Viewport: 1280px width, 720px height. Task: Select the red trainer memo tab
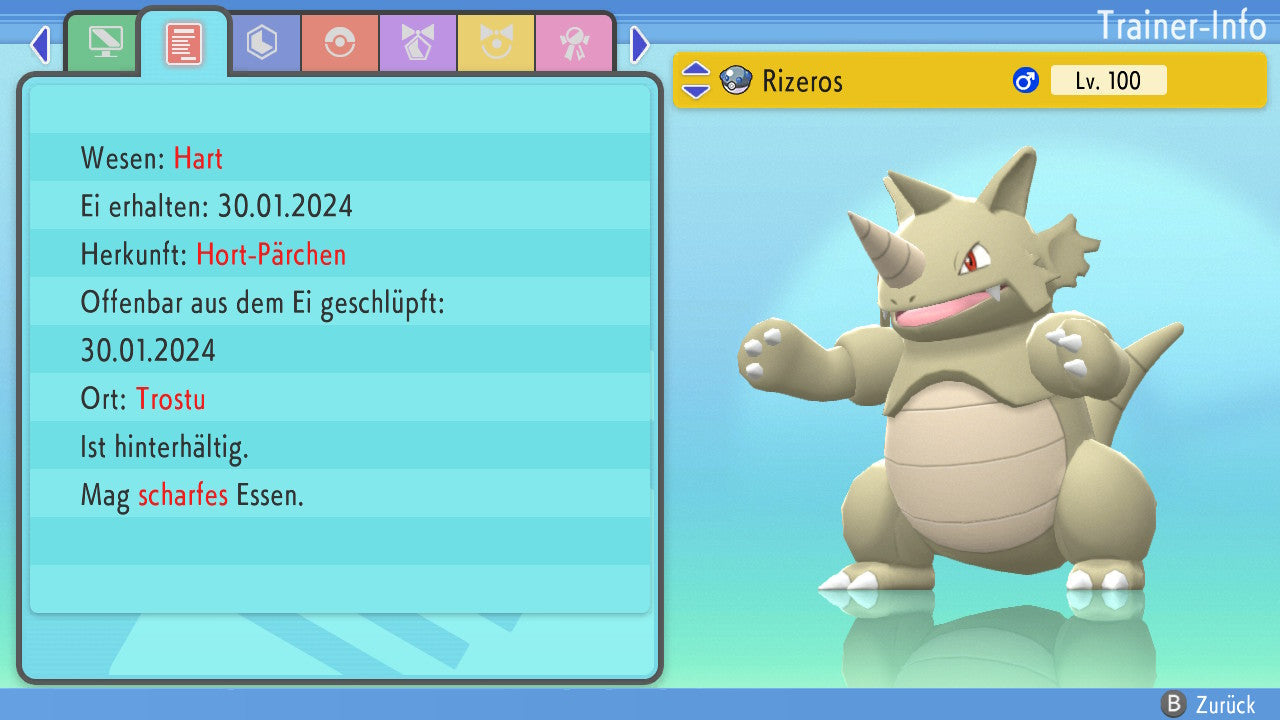coord(184,43)
